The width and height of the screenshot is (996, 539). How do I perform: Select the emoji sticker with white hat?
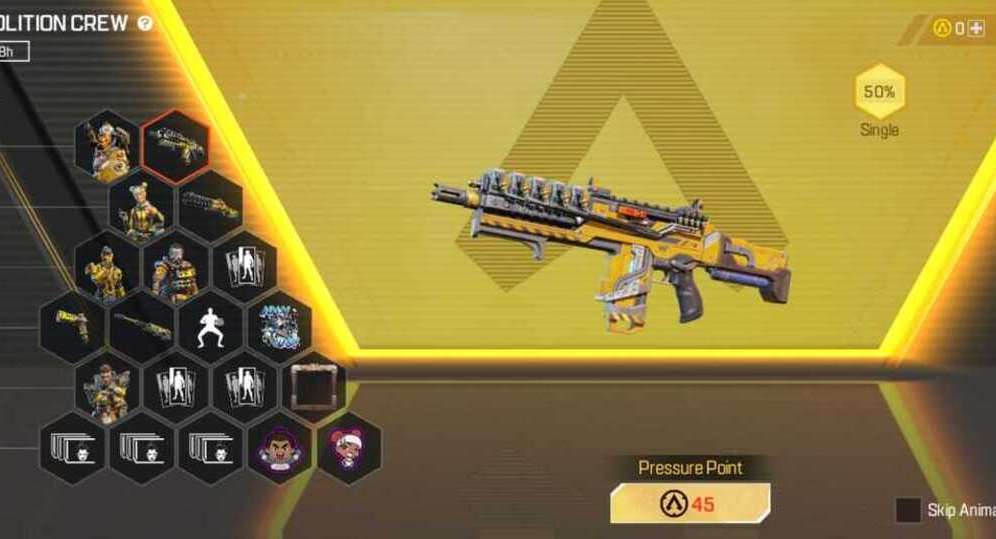(348, 447)
